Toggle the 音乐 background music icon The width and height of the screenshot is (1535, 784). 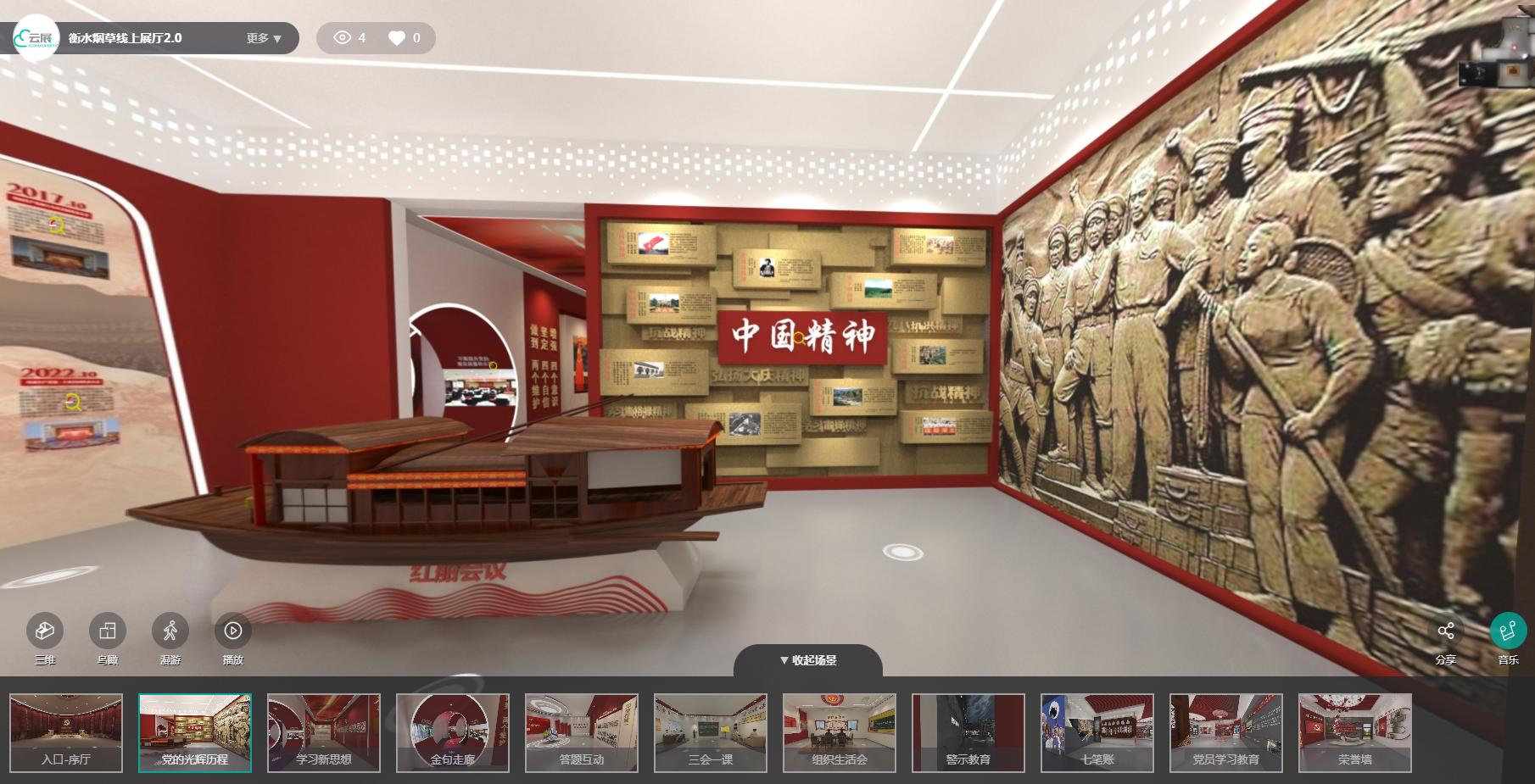(x=1509, y=632)
